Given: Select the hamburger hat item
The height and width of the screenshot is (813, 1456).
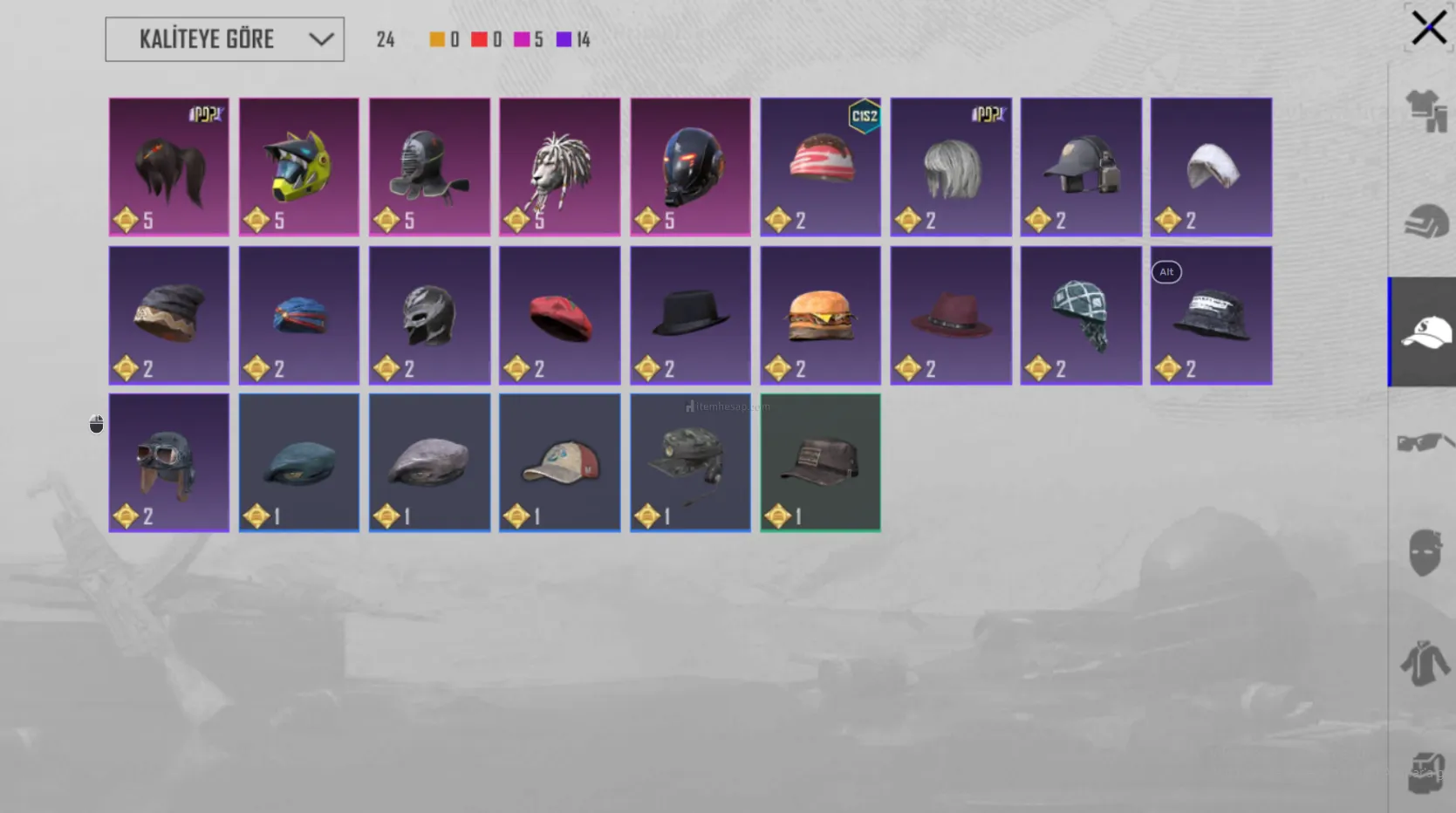Looking at the screenshot, I should tap(820, 315).
